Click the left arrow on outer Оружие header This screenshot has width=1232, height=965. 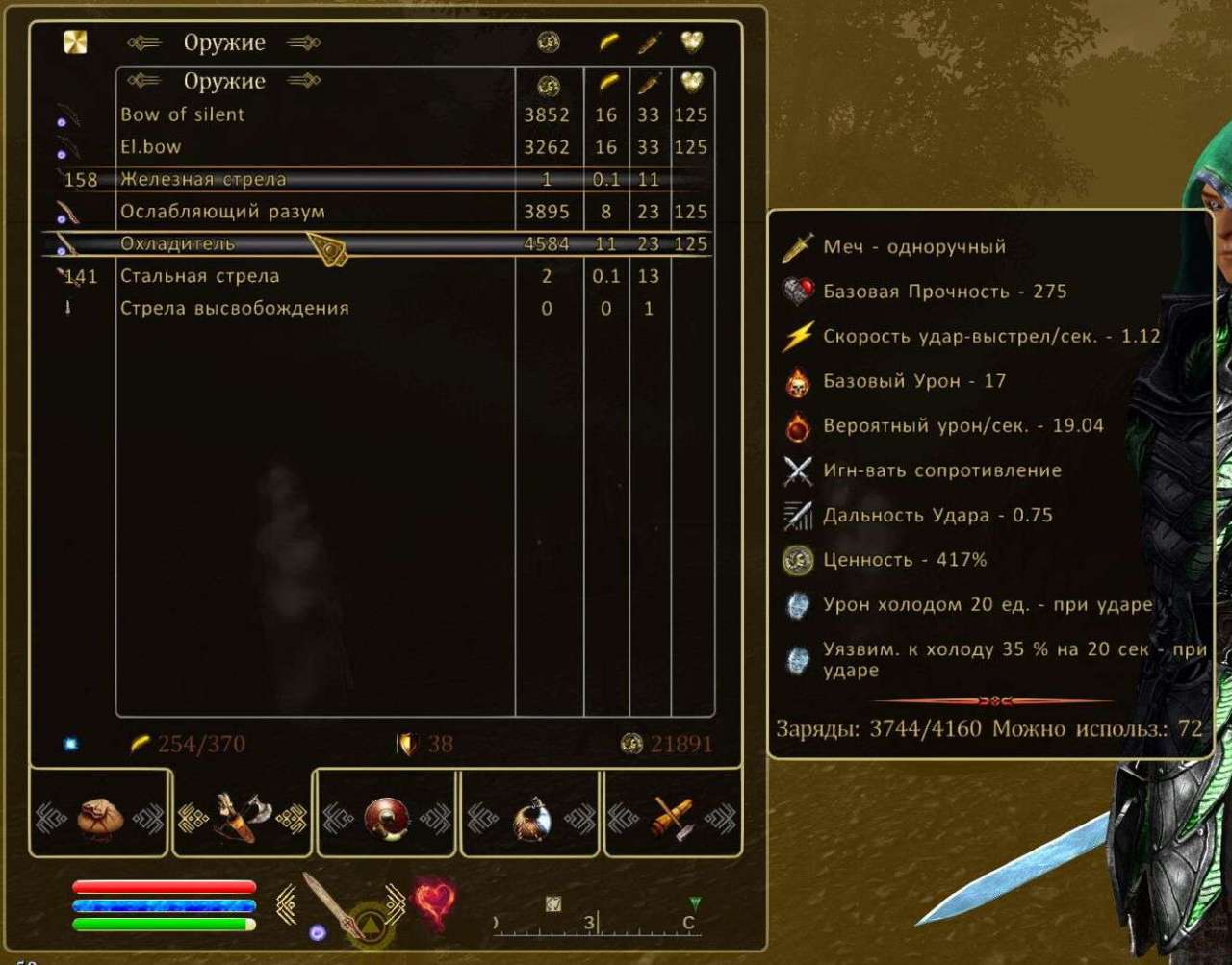click(146, 42)
